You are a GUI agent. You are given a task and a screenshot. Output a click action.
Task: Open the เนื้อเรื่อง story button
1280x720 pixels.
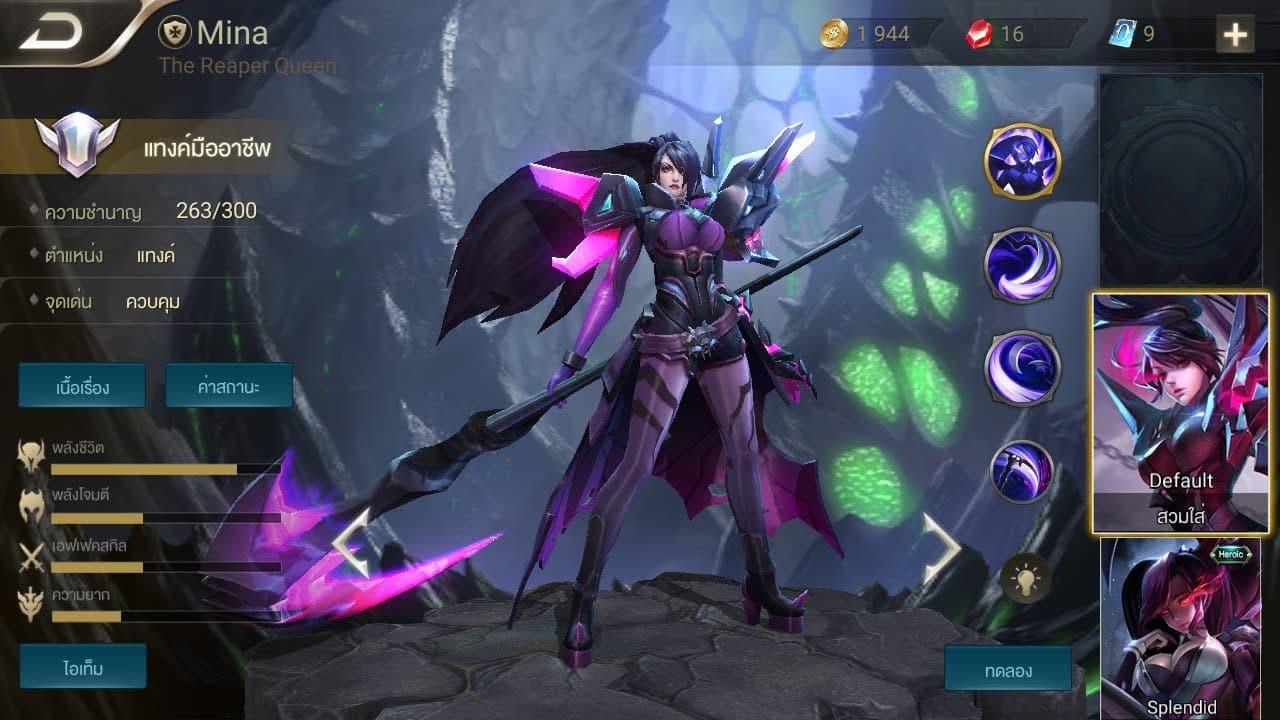click(x=82, y=385)
